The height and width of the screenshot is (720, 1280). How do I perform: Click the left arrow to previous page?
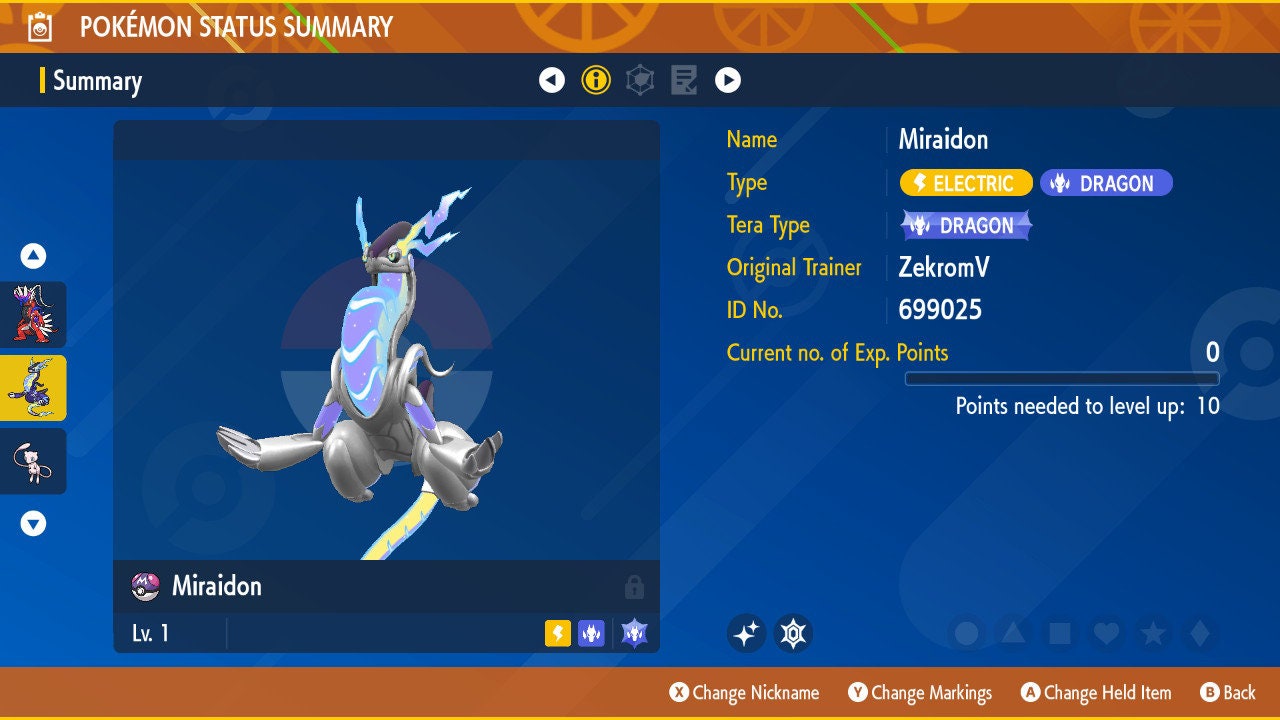point(552,79)
